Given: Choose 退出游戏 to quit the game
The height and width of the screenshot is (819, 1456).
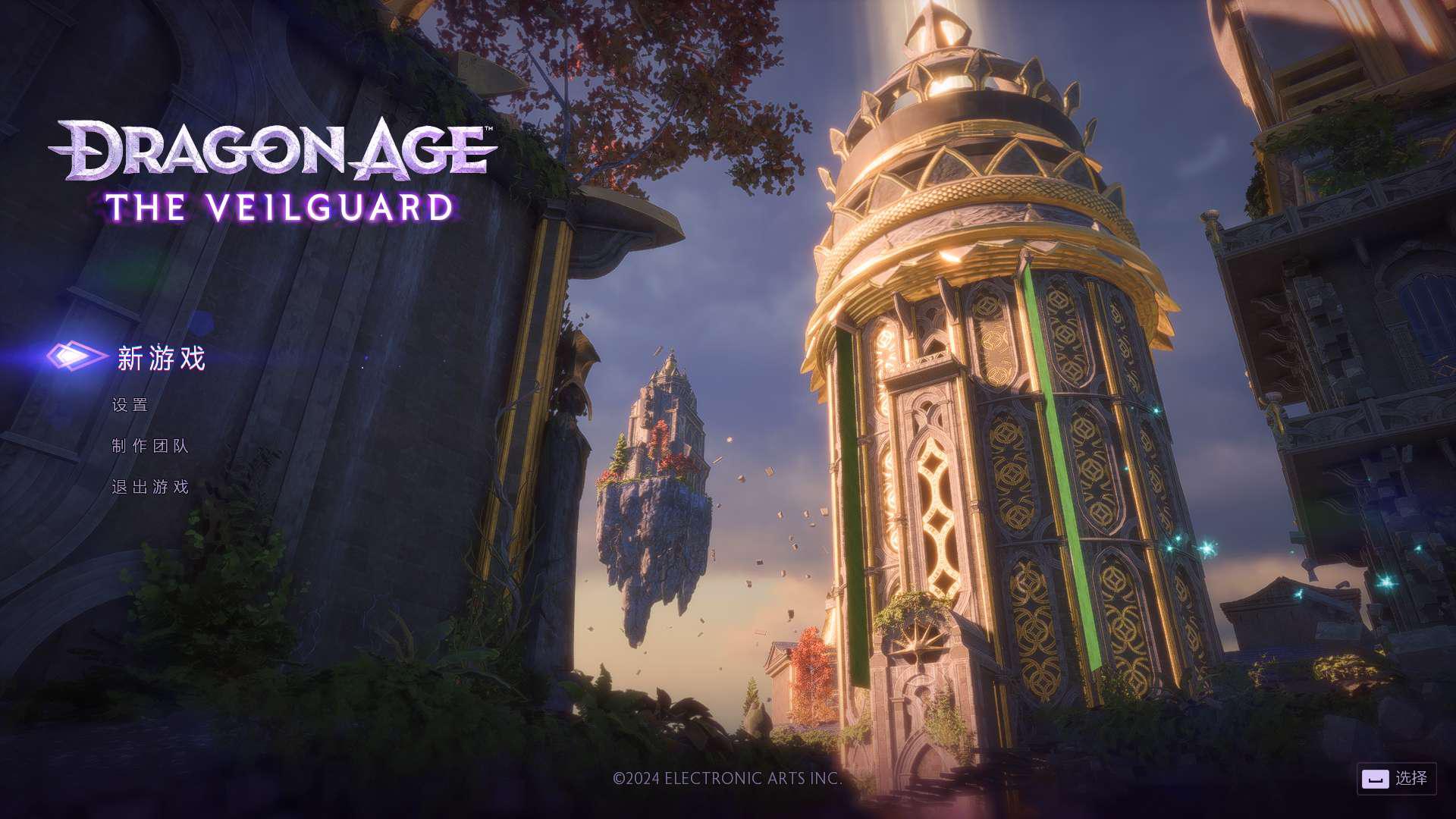Looking at the screenshot, I should pyautogui.click(x=150, y=487).
